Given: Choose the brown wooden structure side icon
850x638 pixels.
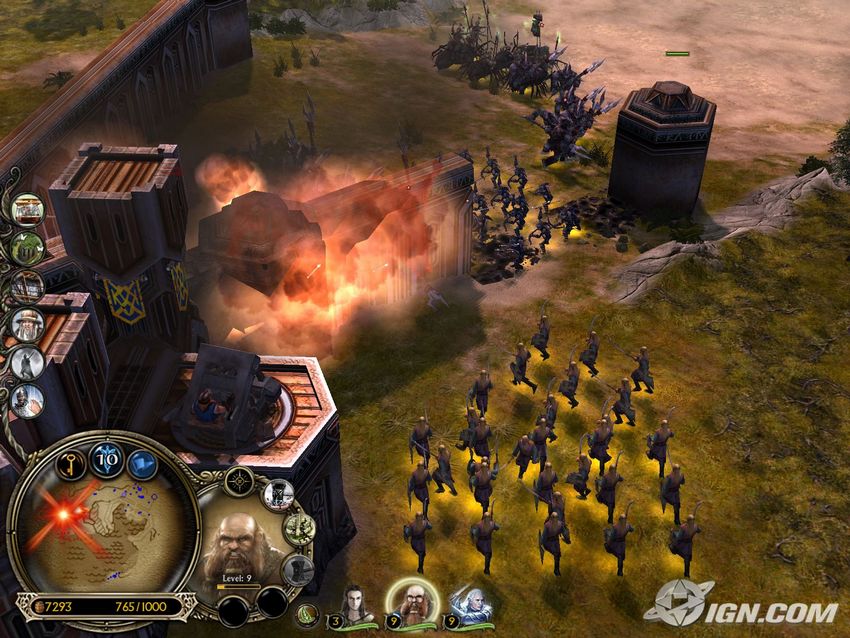Looking at the screenshot, I should pos(27,286).
